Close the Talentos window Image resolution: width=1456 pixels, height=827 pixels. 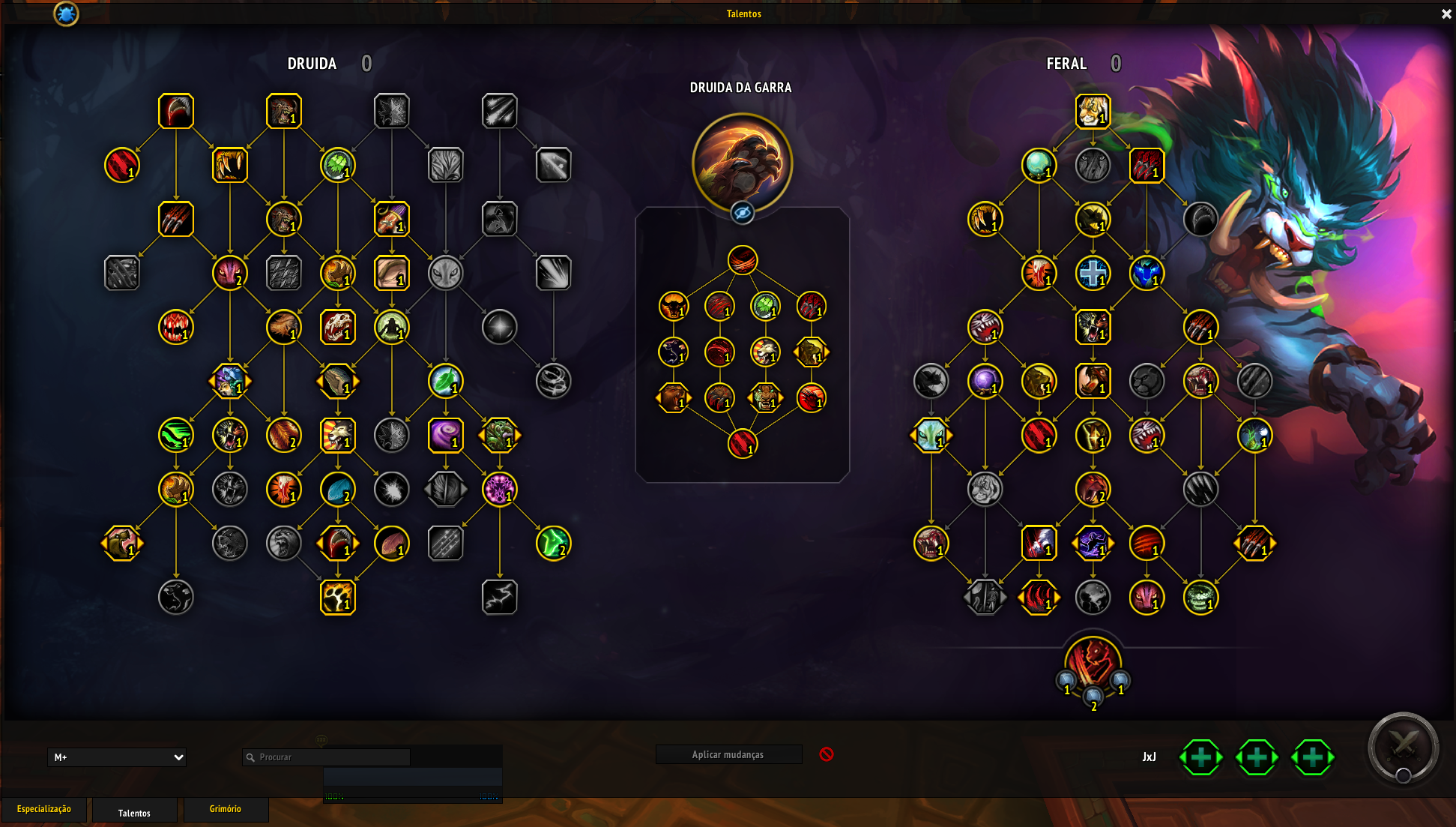point(1446,14)
